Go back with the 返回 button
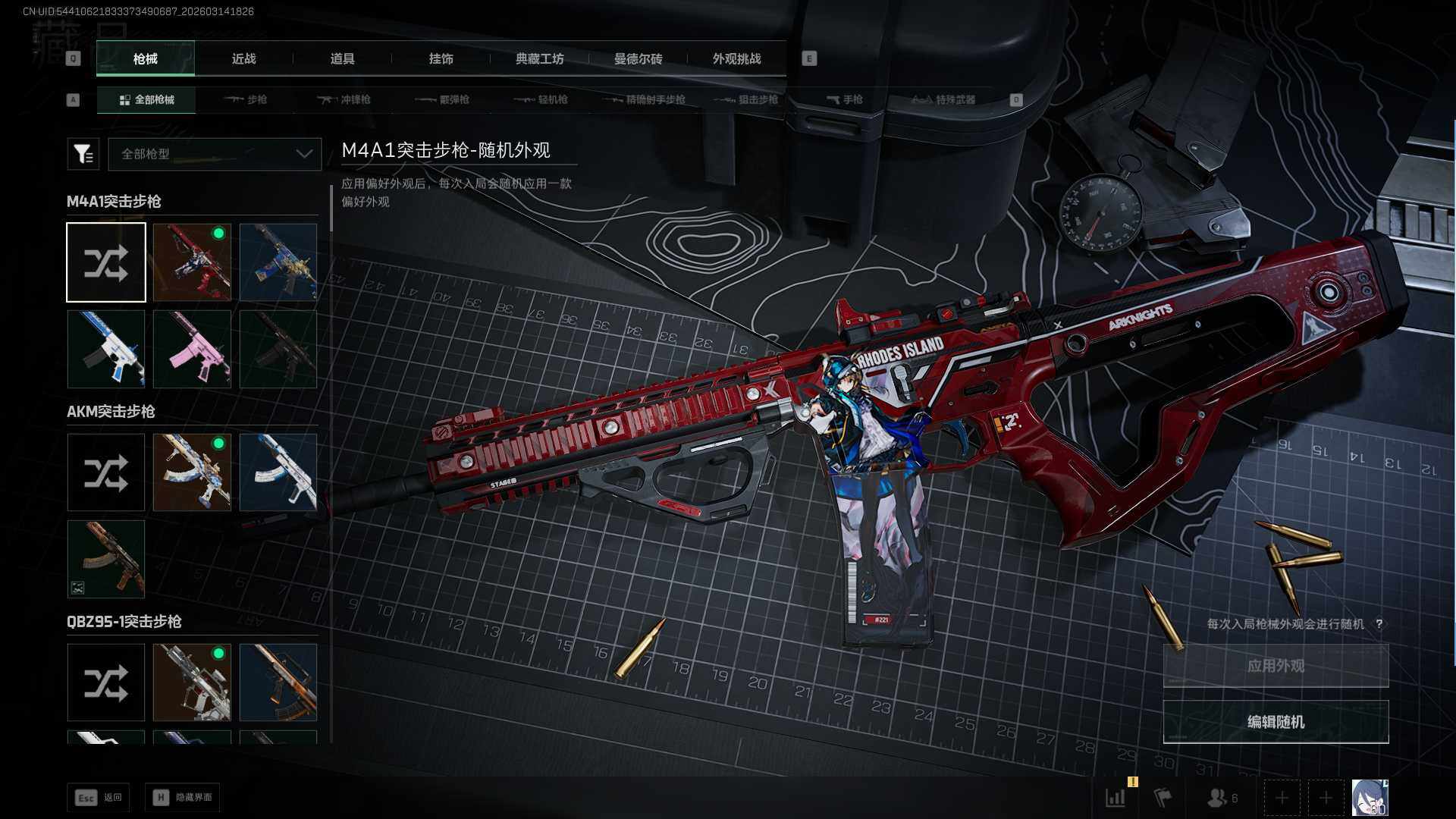This screenshot has width=1456, height=819. pyautogui.click(x=99, y=797)
